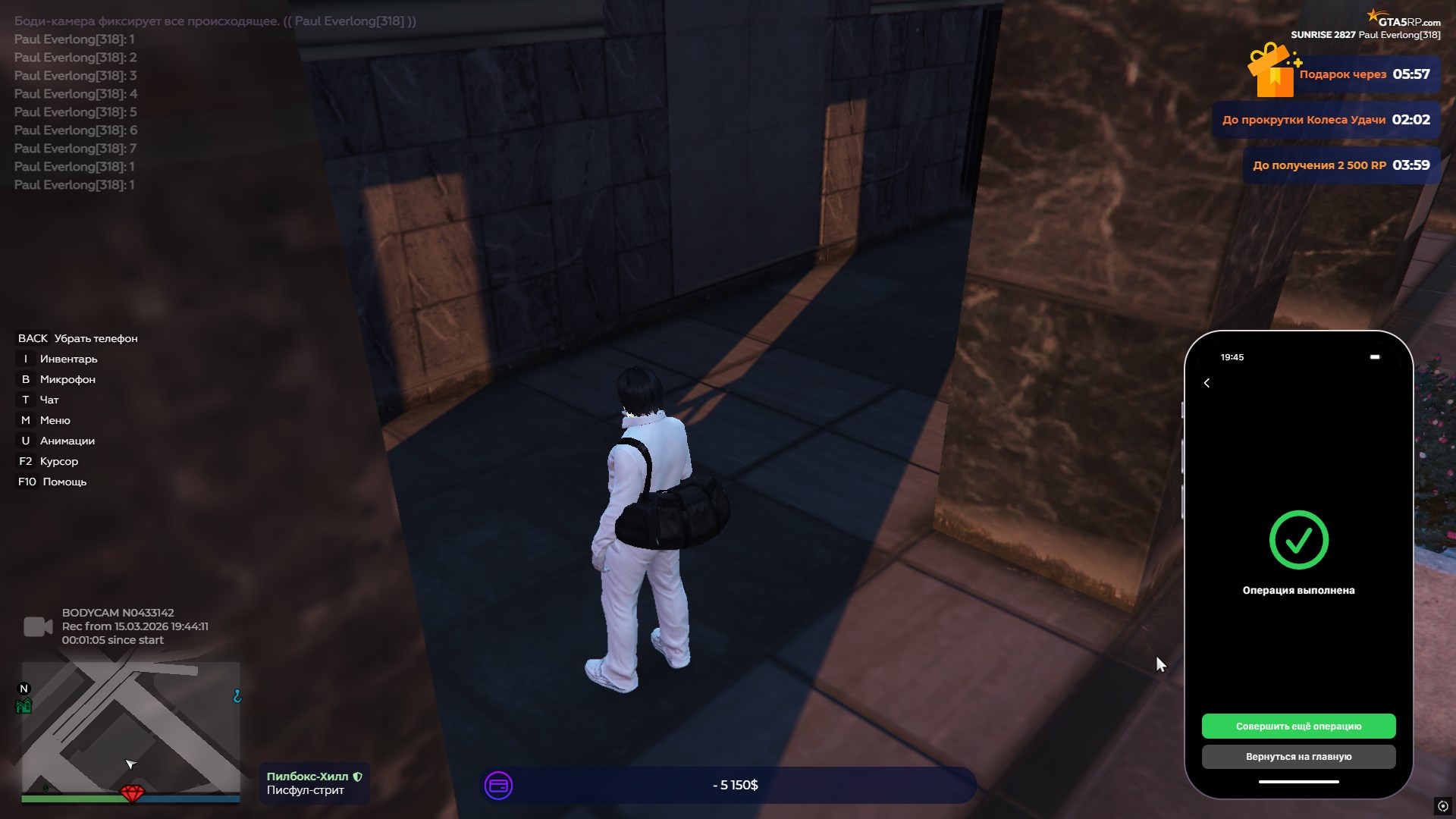This screenshot has width=1456, height=819.
Task: Expand the Колеса Удачи timer panel
Action: (1326, 120)
